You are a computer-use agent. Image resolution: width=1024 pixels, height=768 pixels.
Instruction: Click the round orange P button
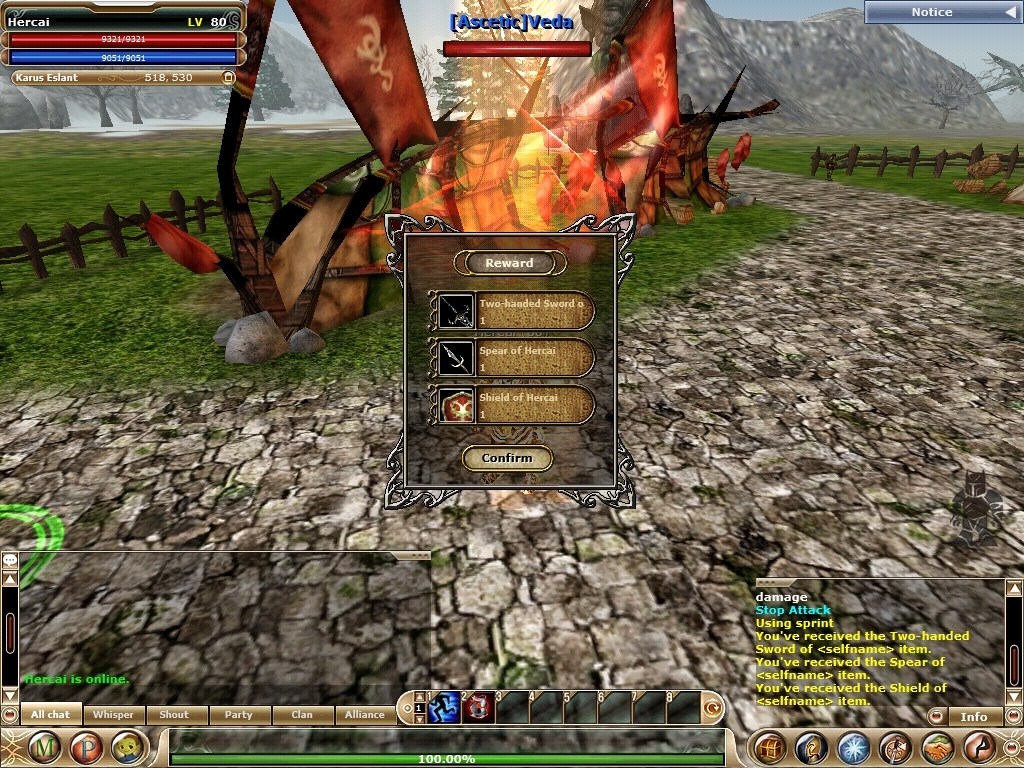(x=86, y=746)
